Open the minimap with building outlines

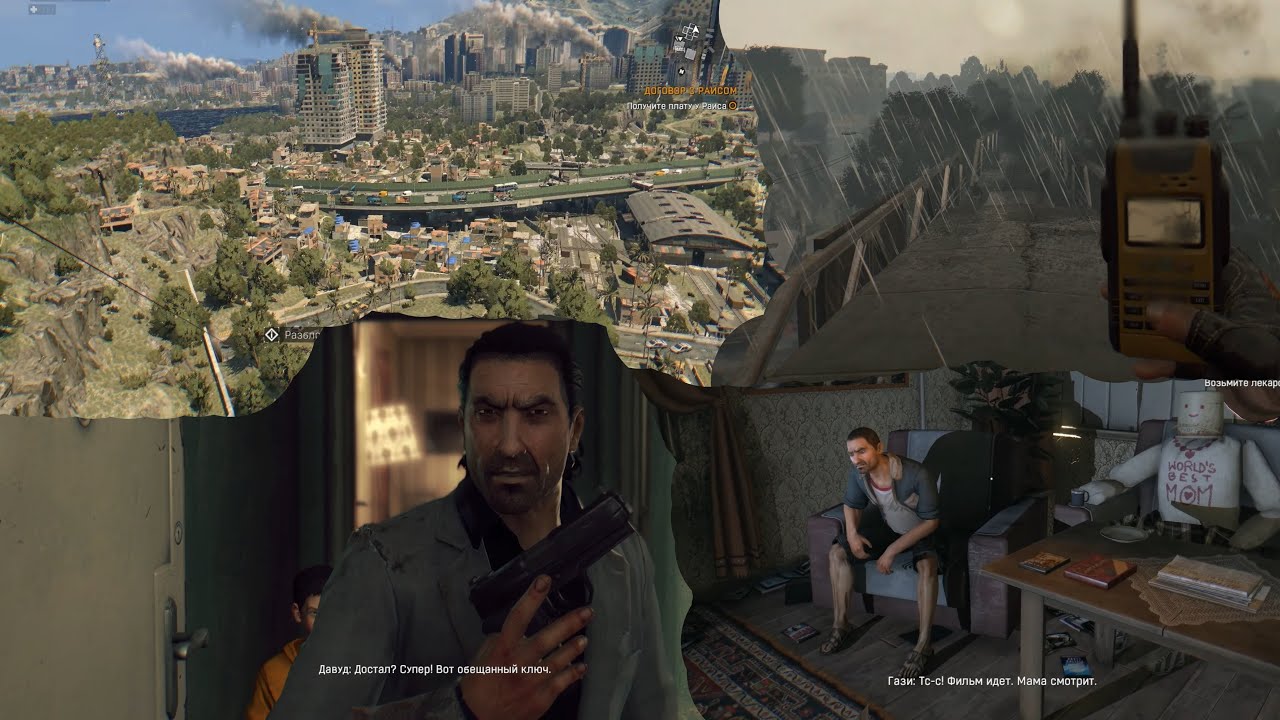(689, 43)
